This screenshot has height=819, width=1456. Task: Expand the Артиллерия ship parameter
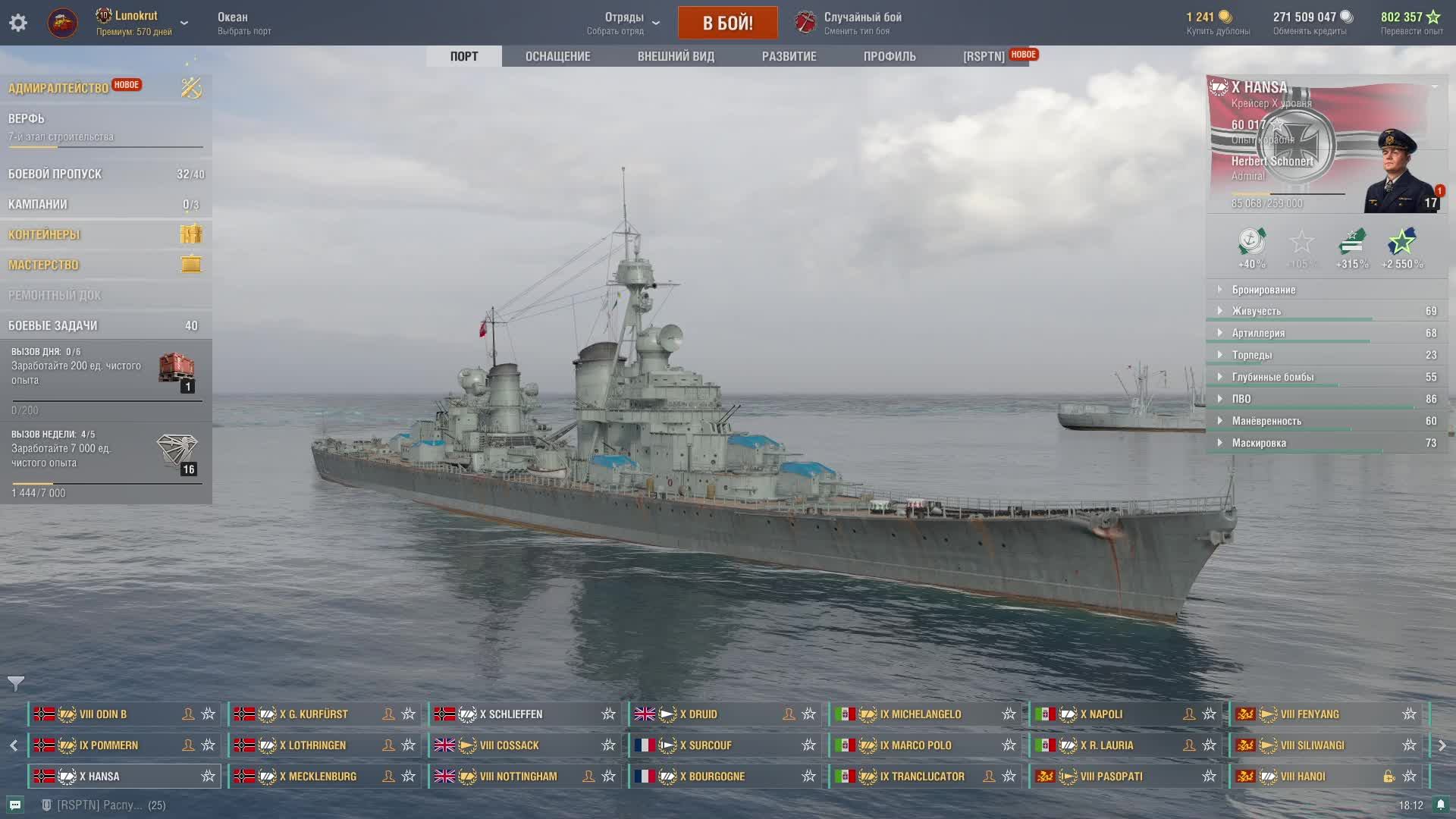click(x=1258, y=333)
